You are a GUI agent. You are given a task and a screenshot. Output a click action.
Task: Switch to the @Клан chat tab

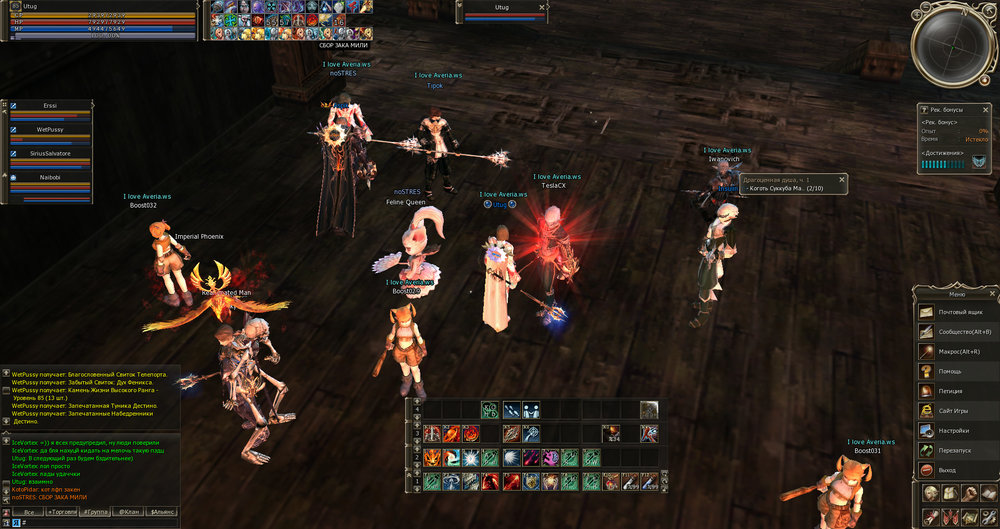[130, 511]
